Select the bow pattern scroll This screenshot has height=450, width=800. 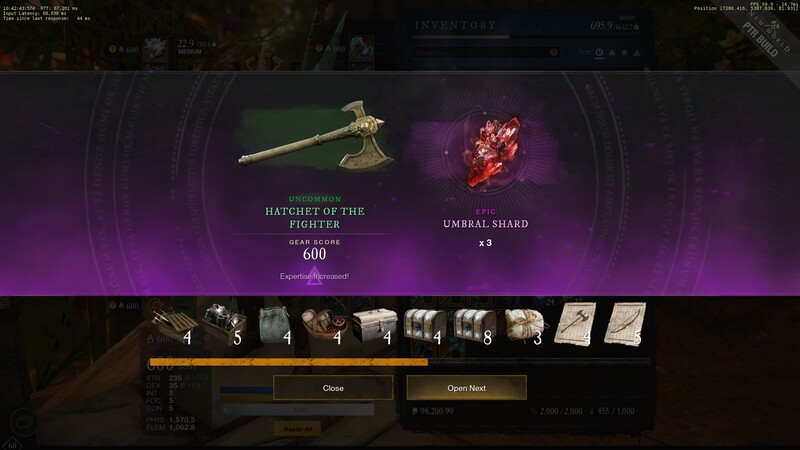[627, 325]
